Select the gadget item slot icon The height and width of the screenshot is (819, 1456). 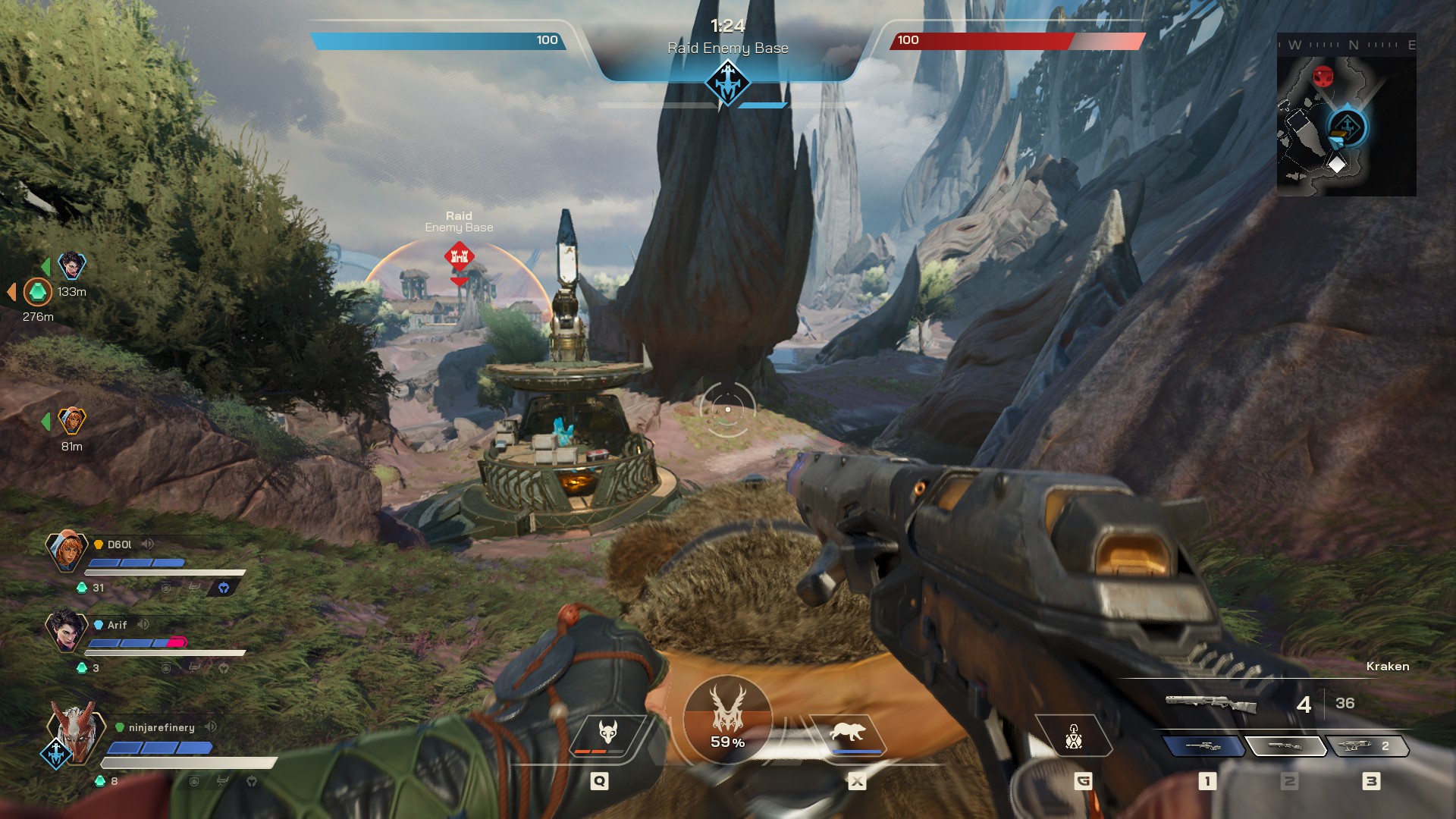click(x=1073, y=736)
